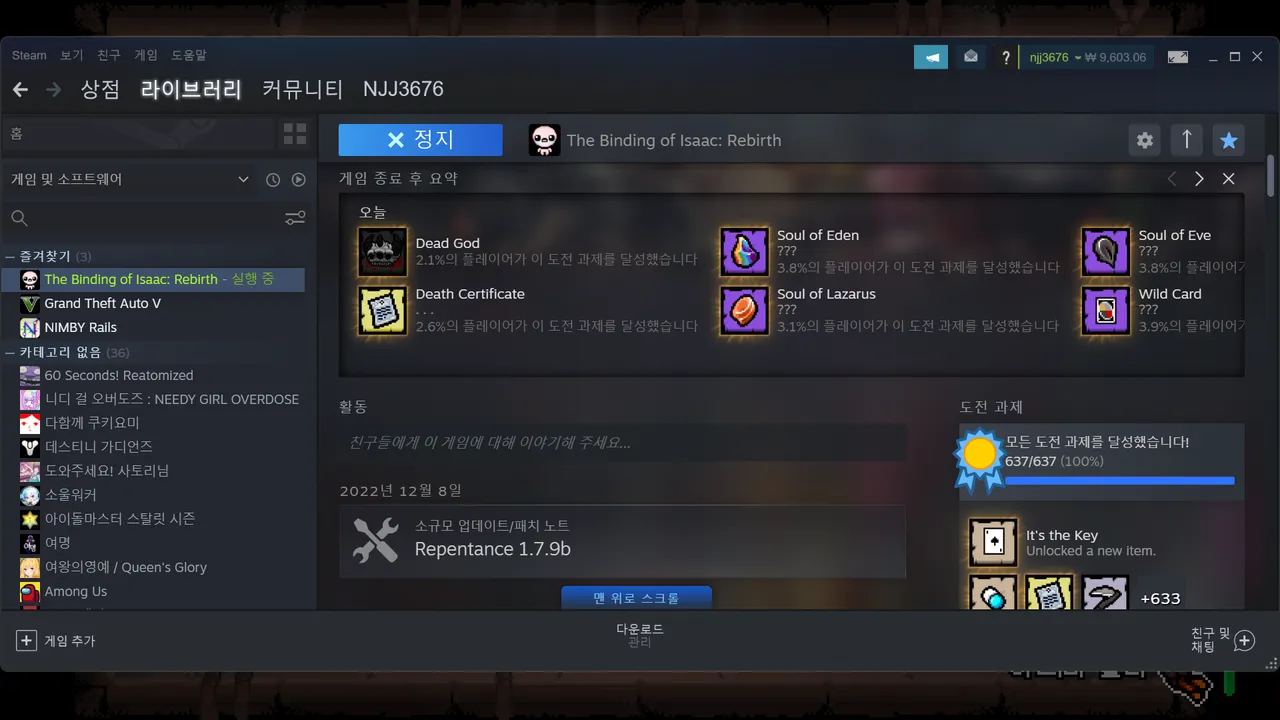Open the Steam menu
Screen dimensions: 1280x720
pyautogui.click(x=28, y=55)
